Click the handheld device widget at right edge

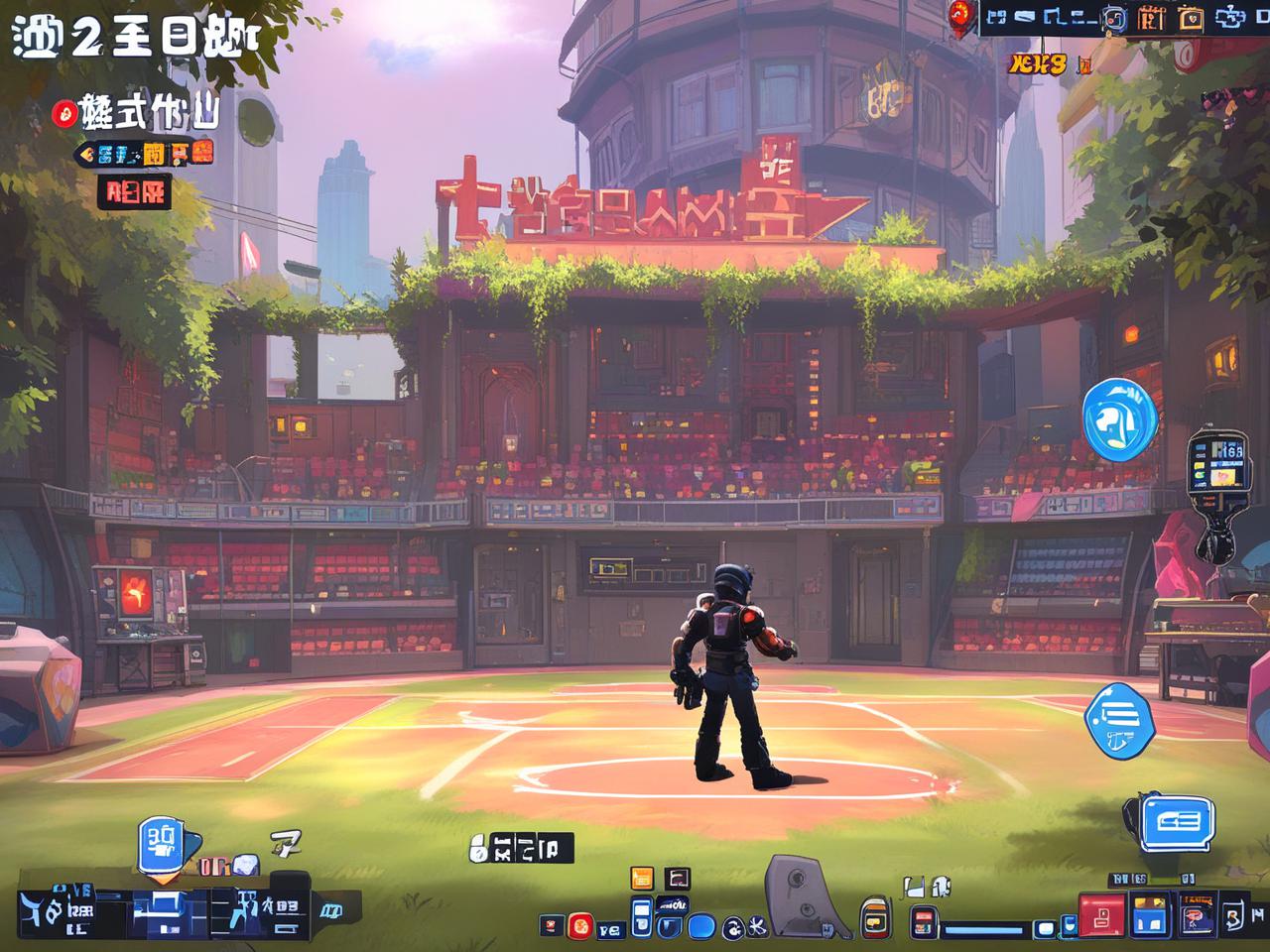click(1216, 464)
